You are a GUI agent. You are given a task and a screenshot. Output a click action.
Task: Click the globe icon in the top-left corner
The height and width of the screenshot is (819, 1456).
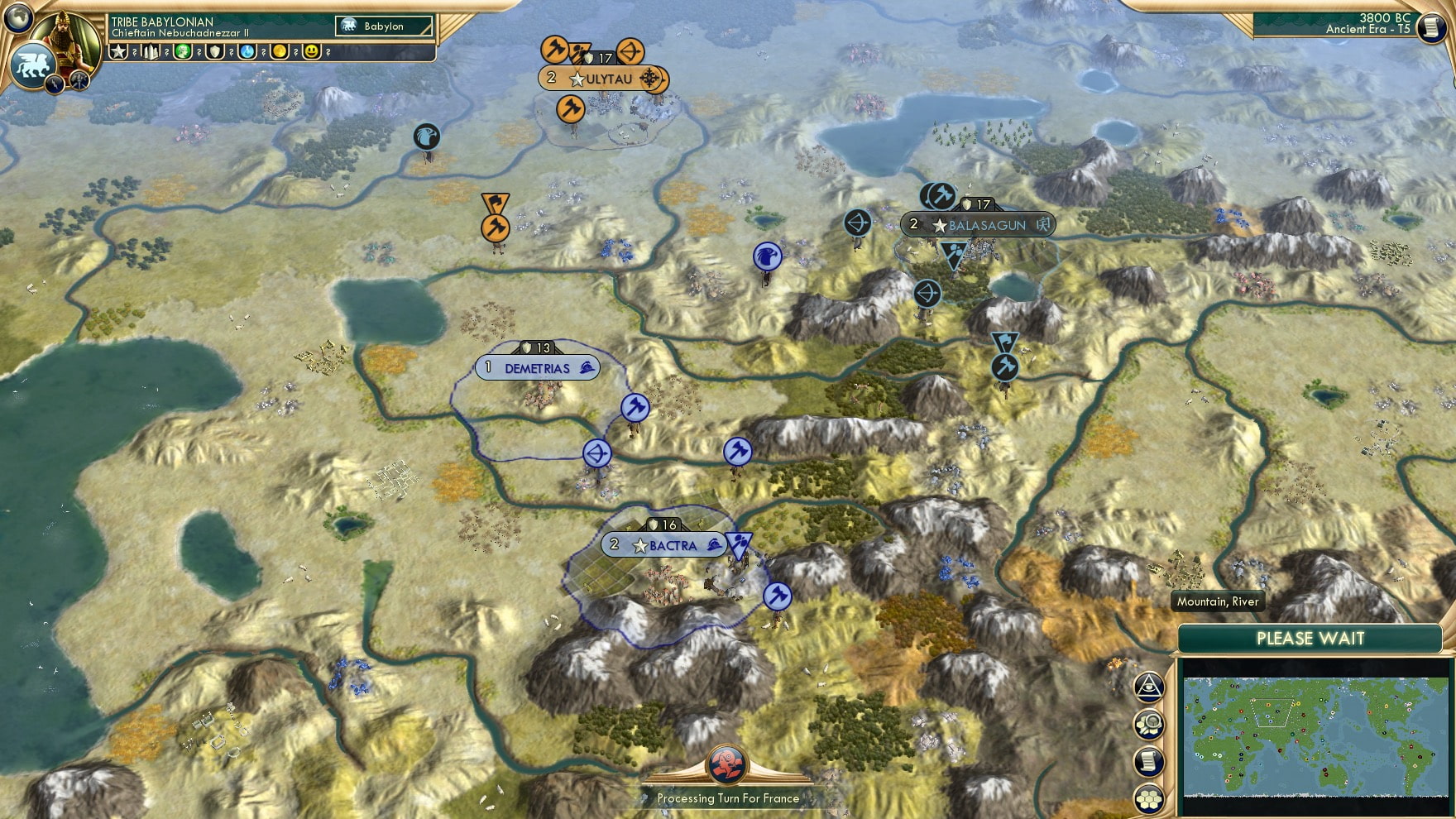pos(18,17)
